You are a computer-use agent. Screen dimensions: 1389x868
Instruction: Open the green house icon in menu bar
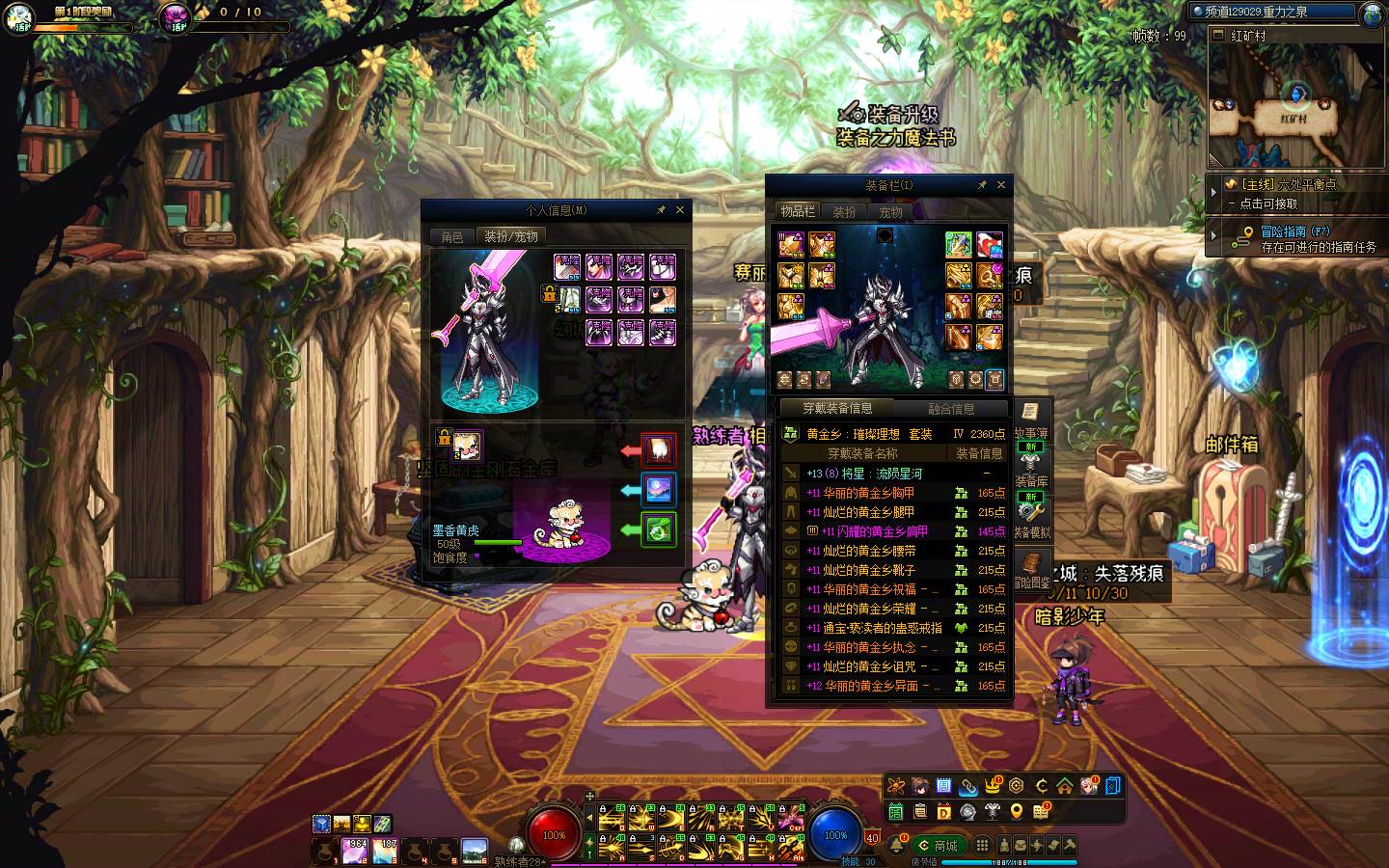[1065, 786]
